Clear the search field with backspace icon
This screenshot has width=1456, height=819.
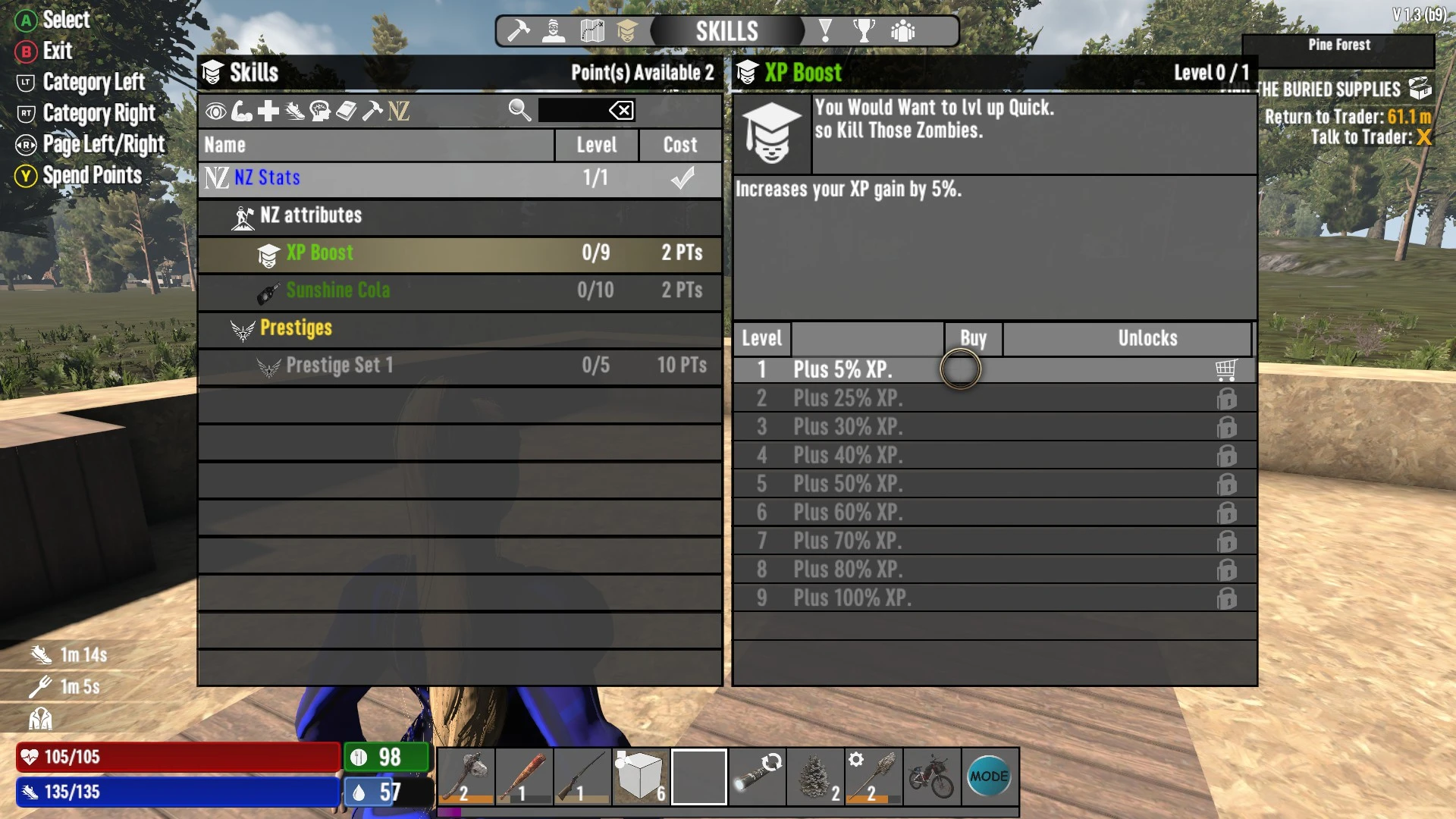tap(622, 111)
